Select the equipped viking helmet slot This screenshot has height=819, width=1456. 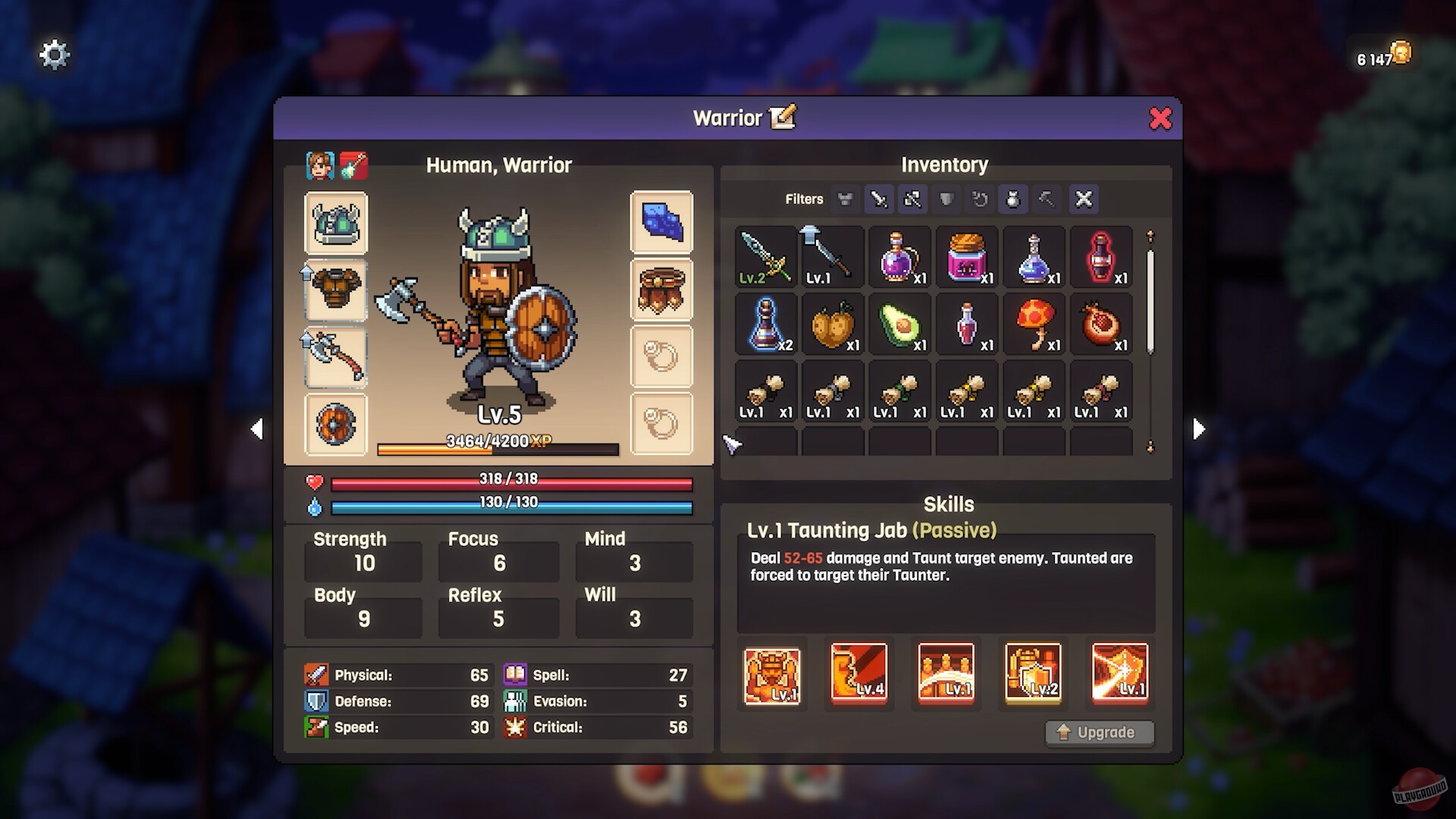(336, 223)
